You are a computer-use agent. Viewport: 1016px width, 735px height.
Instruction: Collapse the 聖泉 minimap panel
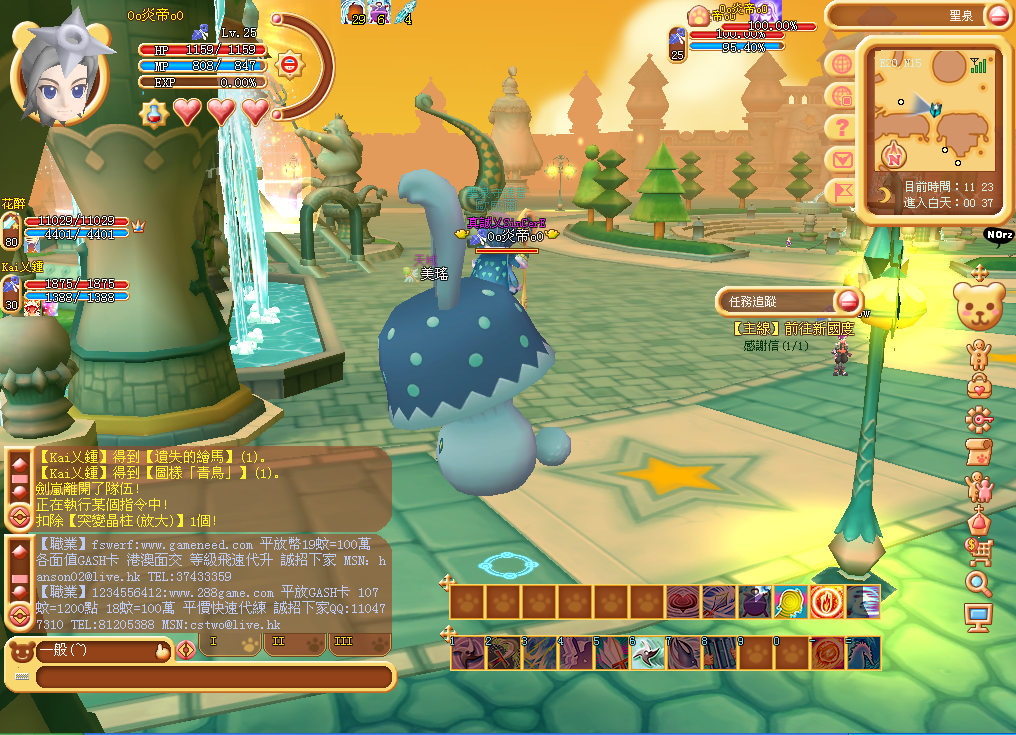(999, 15)
